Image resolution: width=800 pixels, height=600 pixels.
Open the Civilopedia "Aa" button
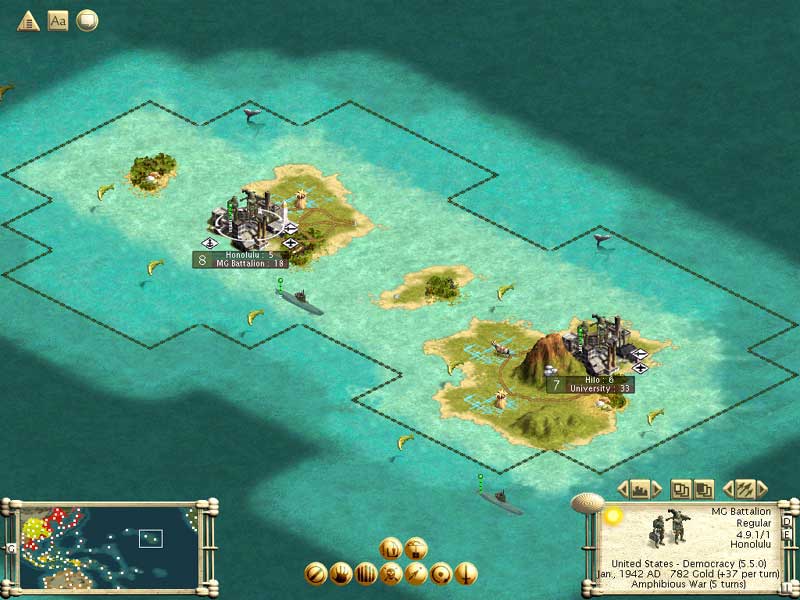pyautogui.click(x=58, y=20)
